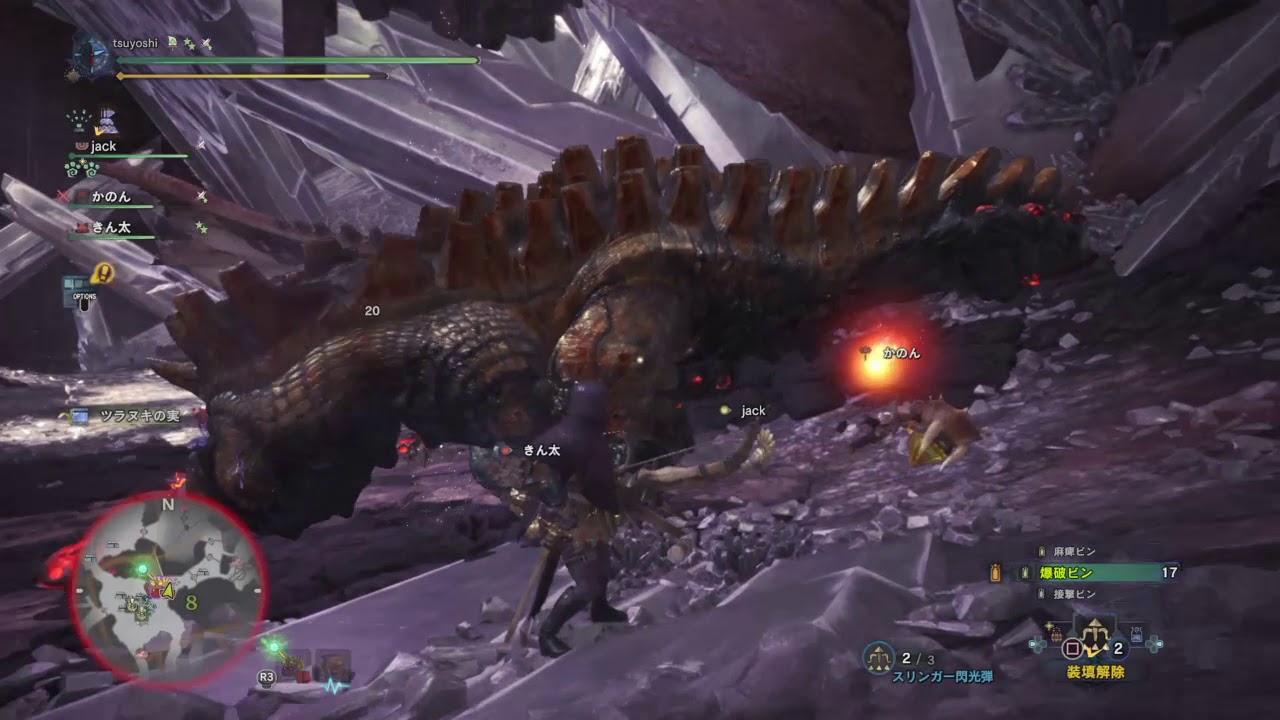The height and width of the screenshot is (720, 1280).
Task: Click tsuyoshi's yellow stamina bar
Action: [250, 74]
